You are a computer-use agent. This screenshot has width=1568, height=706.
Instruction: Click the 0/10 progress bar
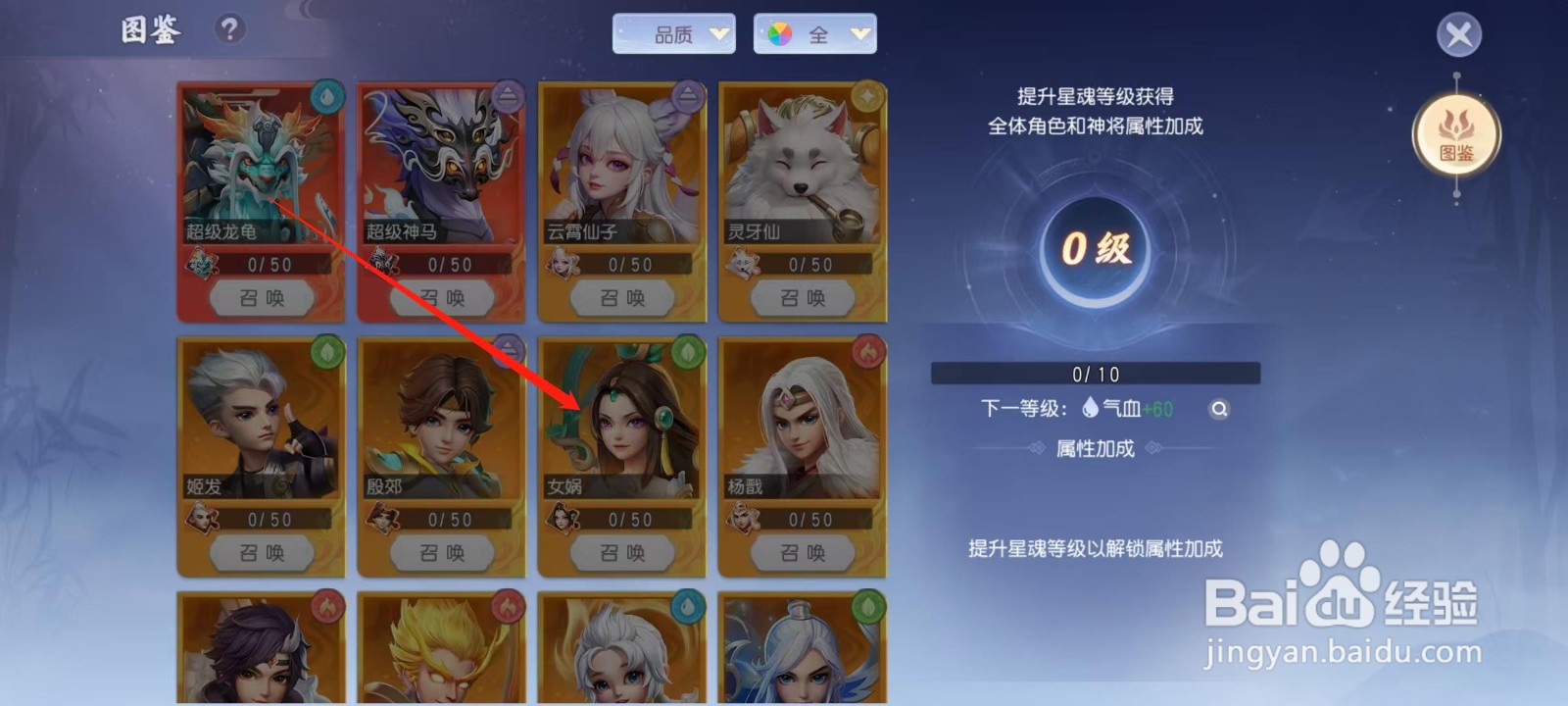1093,373
